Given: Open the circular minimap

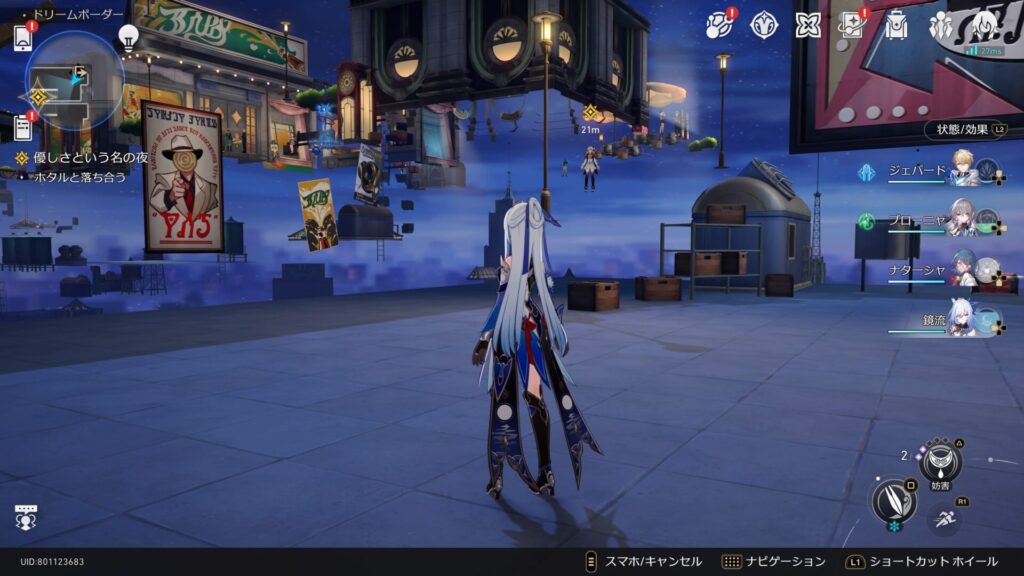Looking at the screenshot, I should (x=73, y=80).
